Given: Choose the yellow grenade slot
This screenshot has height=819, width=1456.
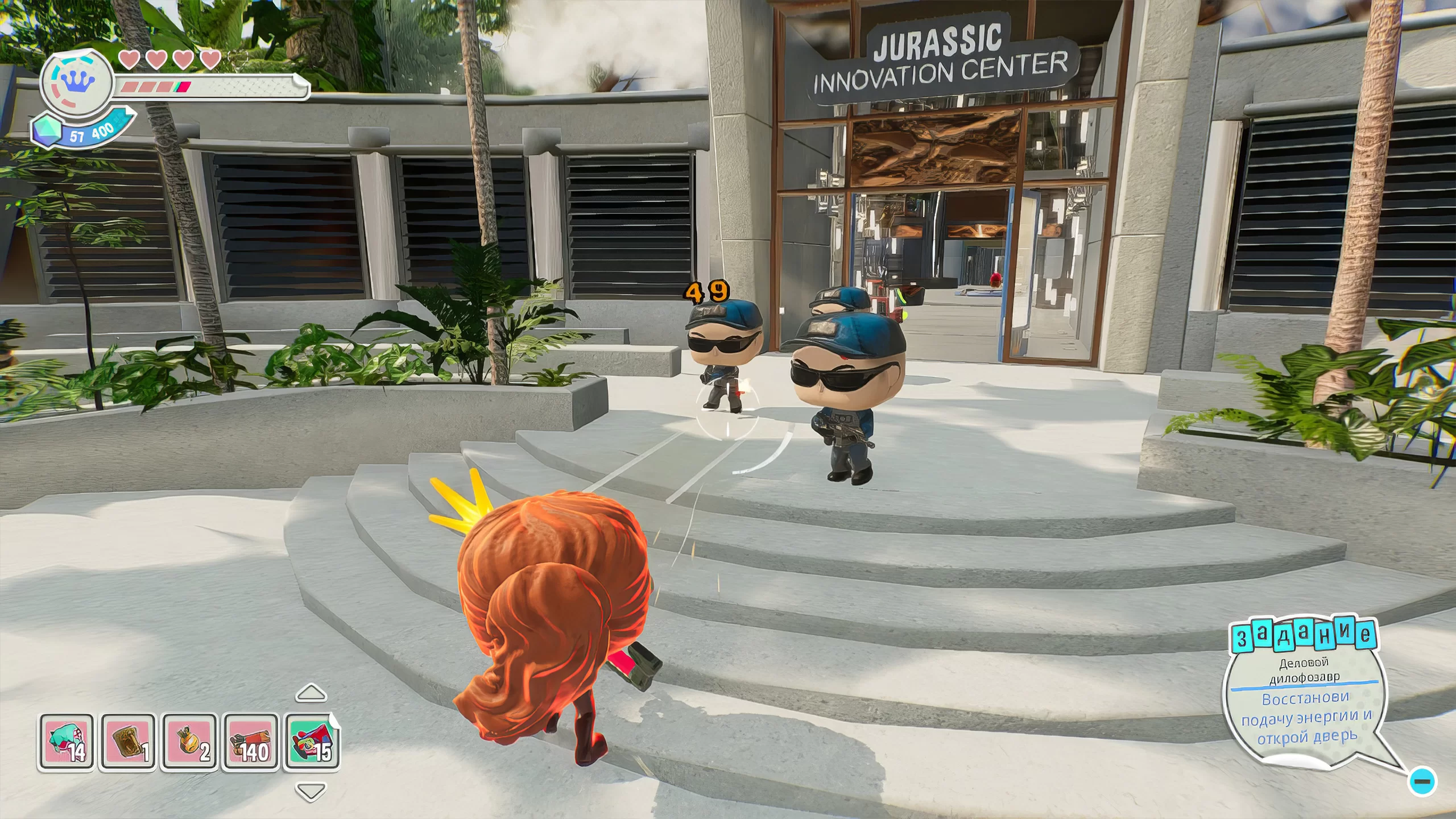Looking at the screenshot, I should point(189,742).
